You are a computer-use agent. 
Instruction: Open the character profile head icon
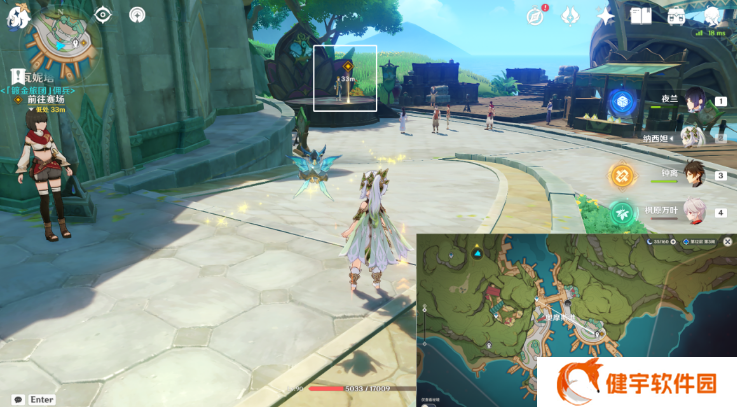712,16
